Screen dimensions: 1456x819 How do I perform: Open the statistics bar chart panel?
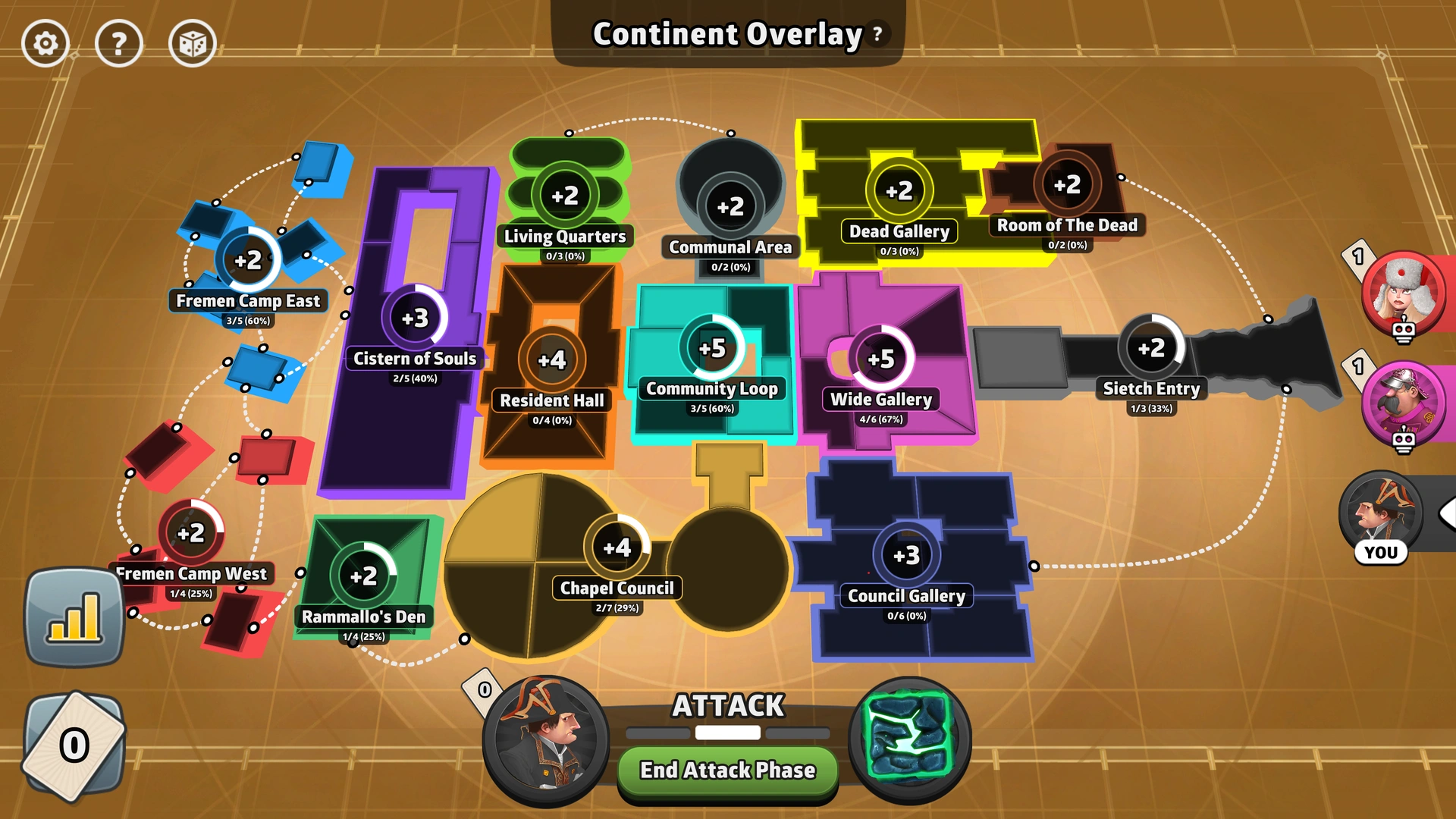coord(74,618)
